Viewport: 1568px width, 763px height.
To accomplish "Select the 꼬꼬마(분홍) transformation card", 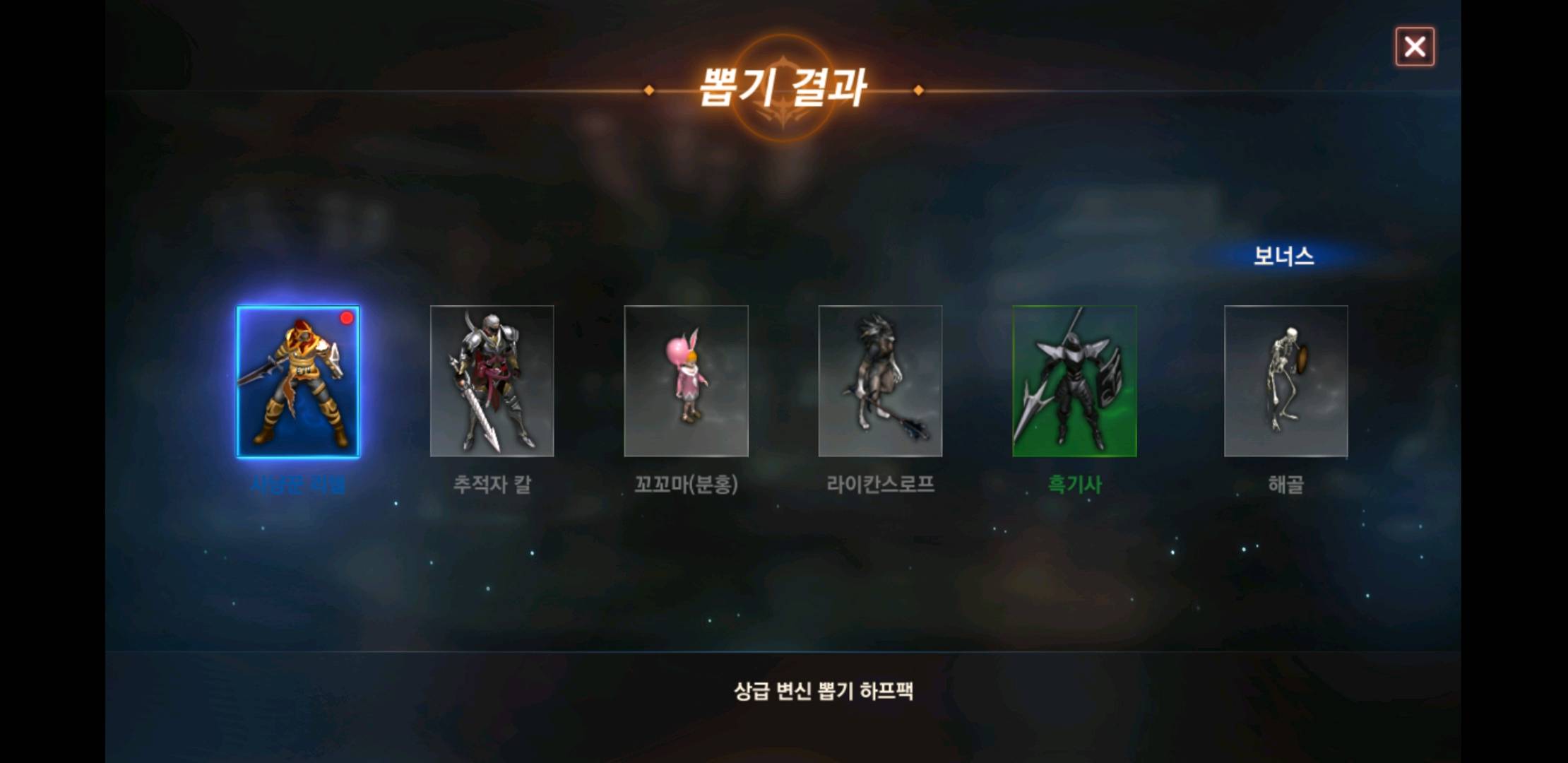I will coord(686,381).
